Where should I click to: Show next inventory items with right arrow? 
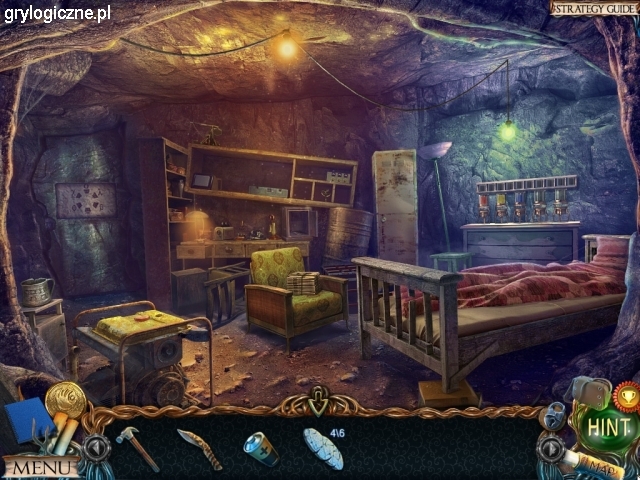coord(548,447)
